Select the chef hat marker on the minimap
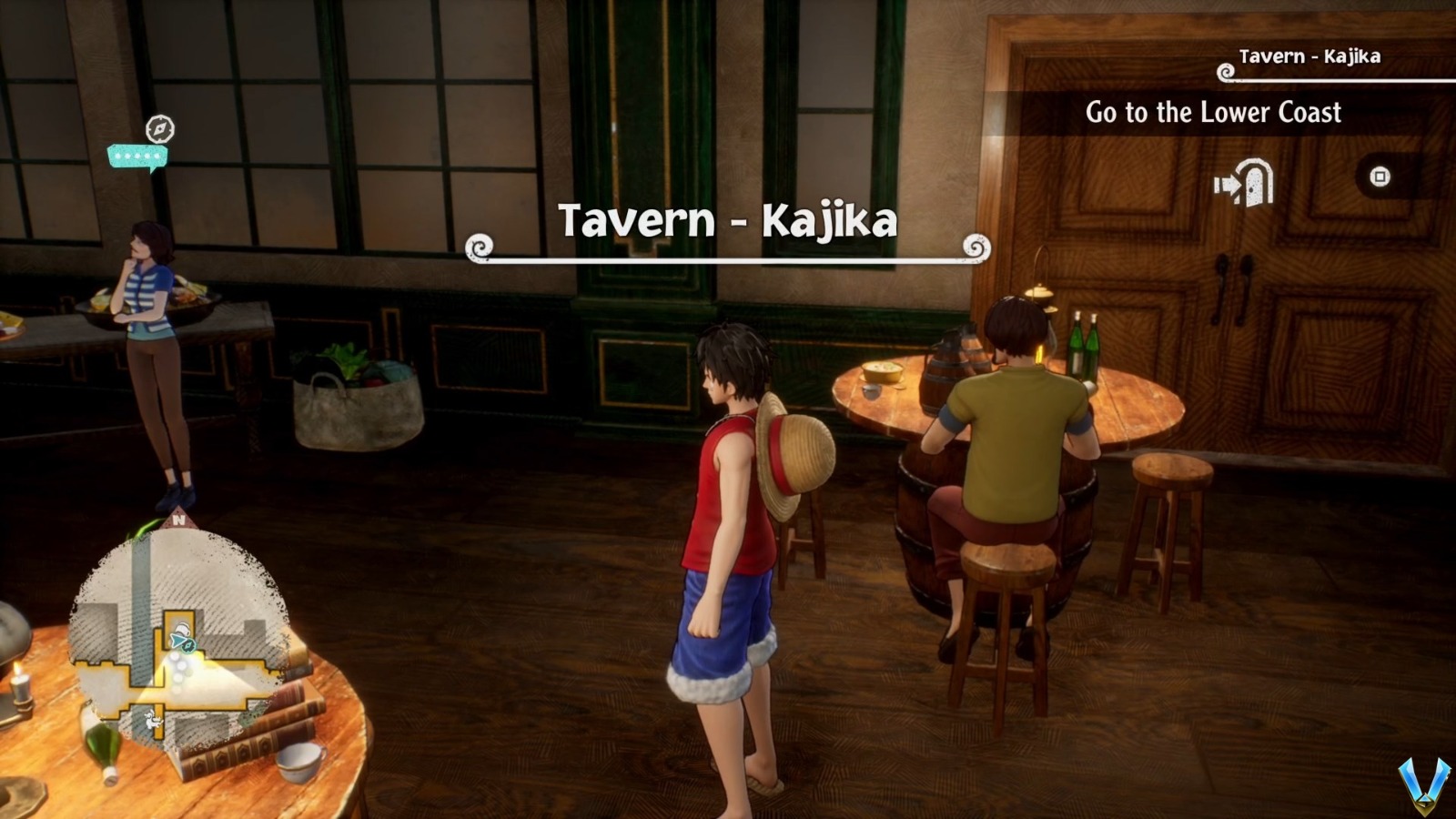The width and height of the screenshot is (1456, 819). tap(181, 628)
